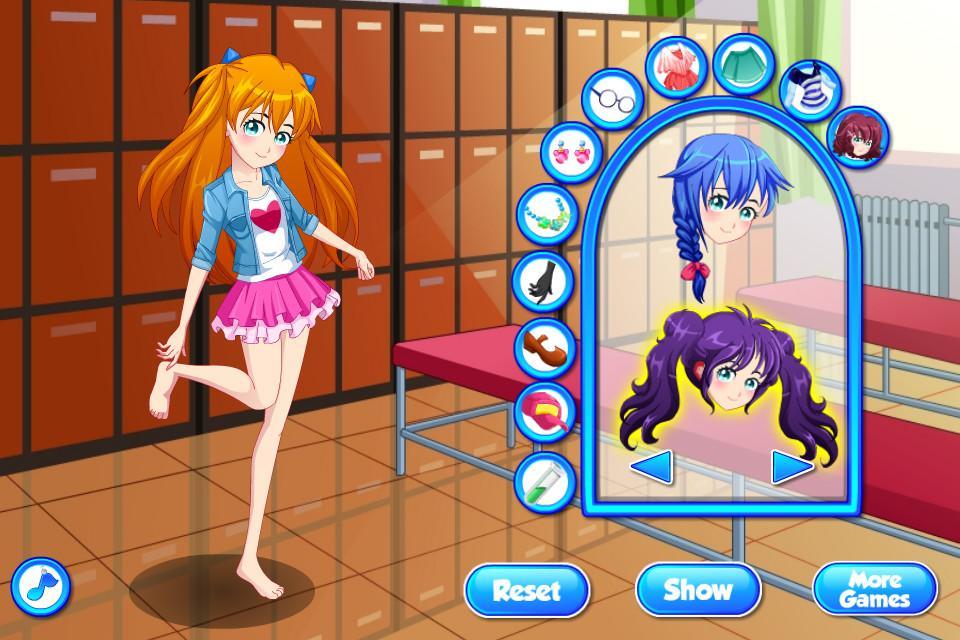960x640 pixels.
Task: Toggle the music note button
Action: [41, 585]
